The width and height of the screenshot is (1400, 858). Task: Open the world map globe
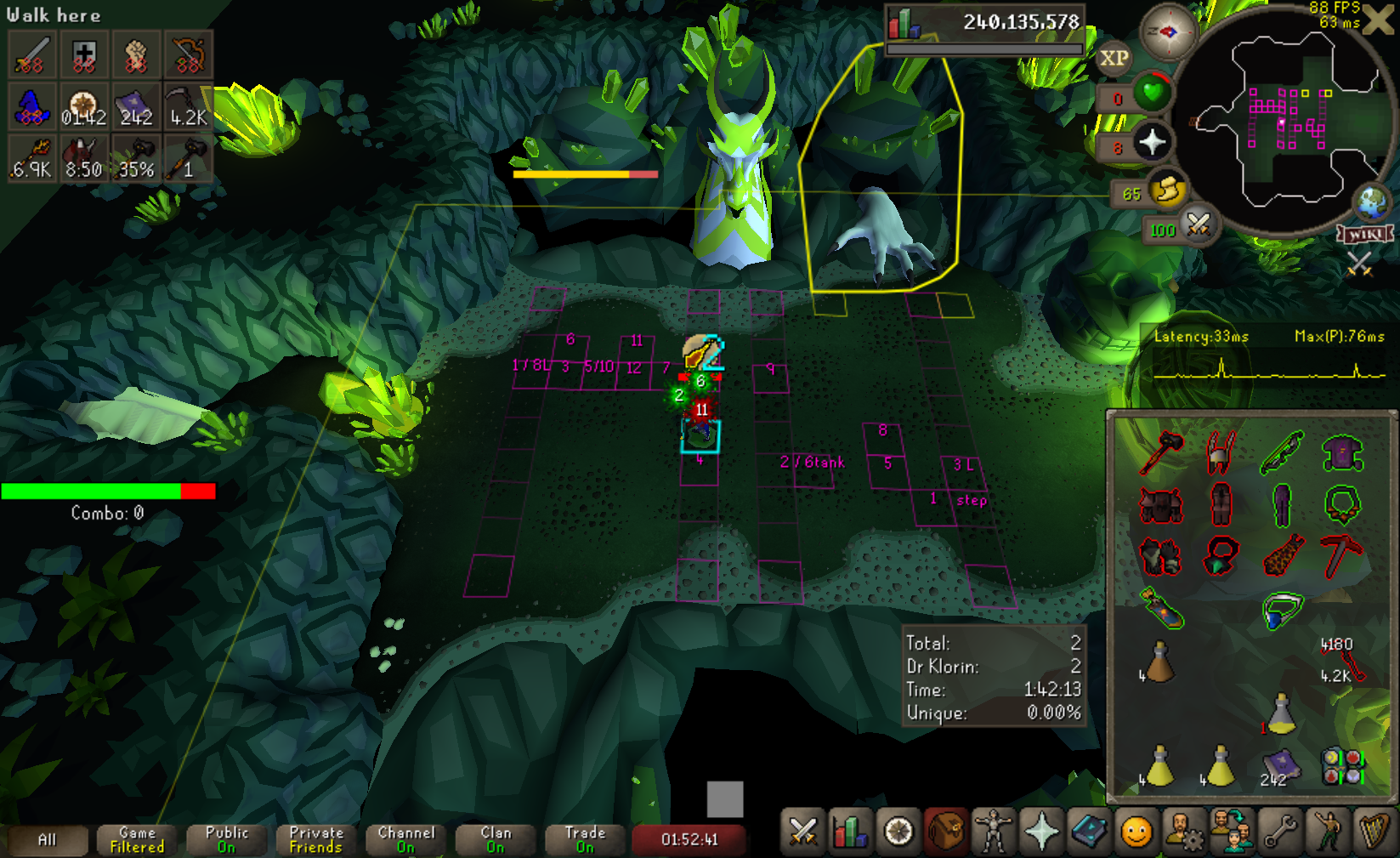(x=1370, y=202)
